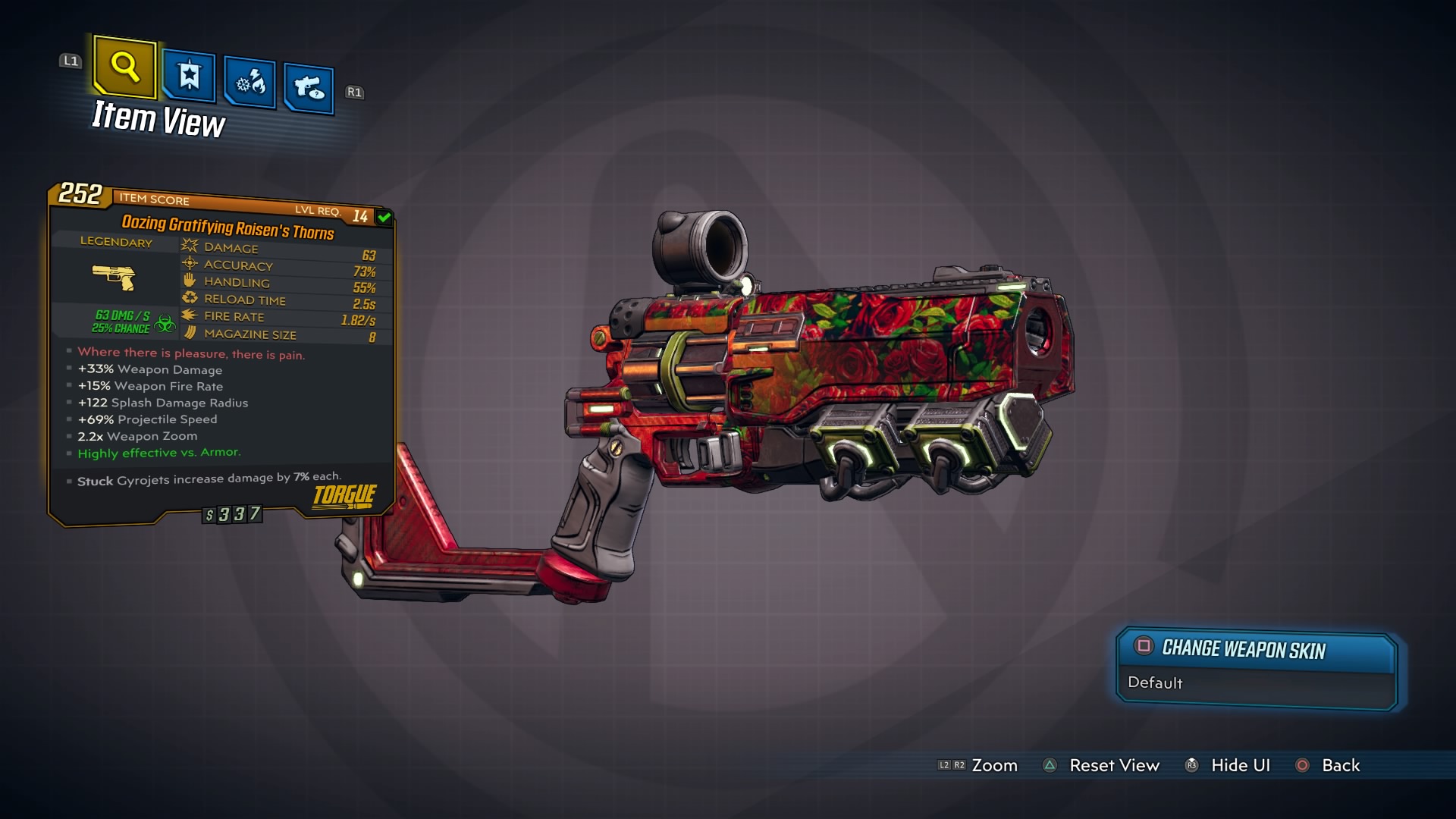Switch to the pistol with question mark tab
This screenshot has width=1456, height=819.
(x=309, y=88)
